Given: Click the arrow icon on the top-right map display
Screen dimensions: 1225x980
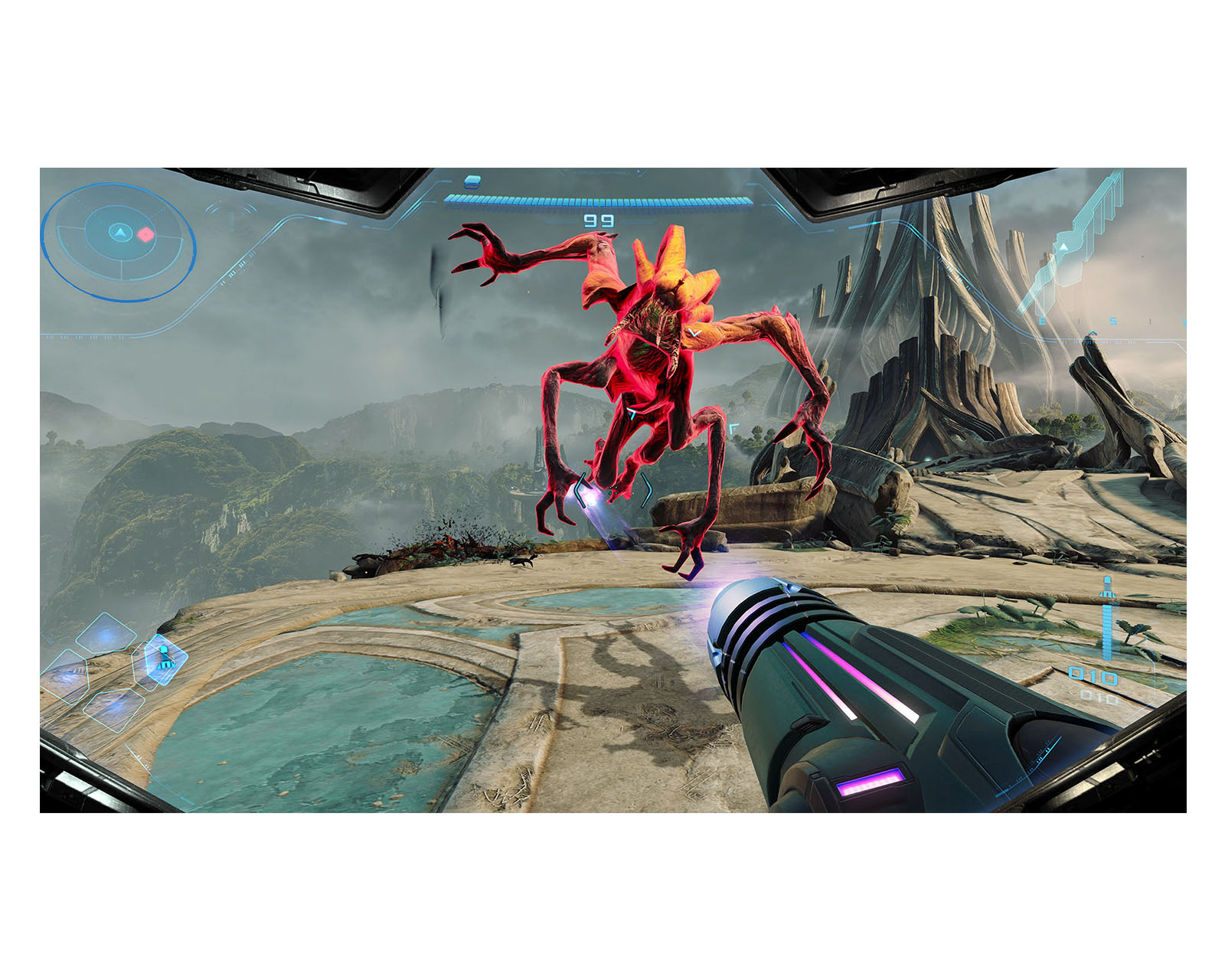Looking at the screenshot, I should tap(1063, 247).
